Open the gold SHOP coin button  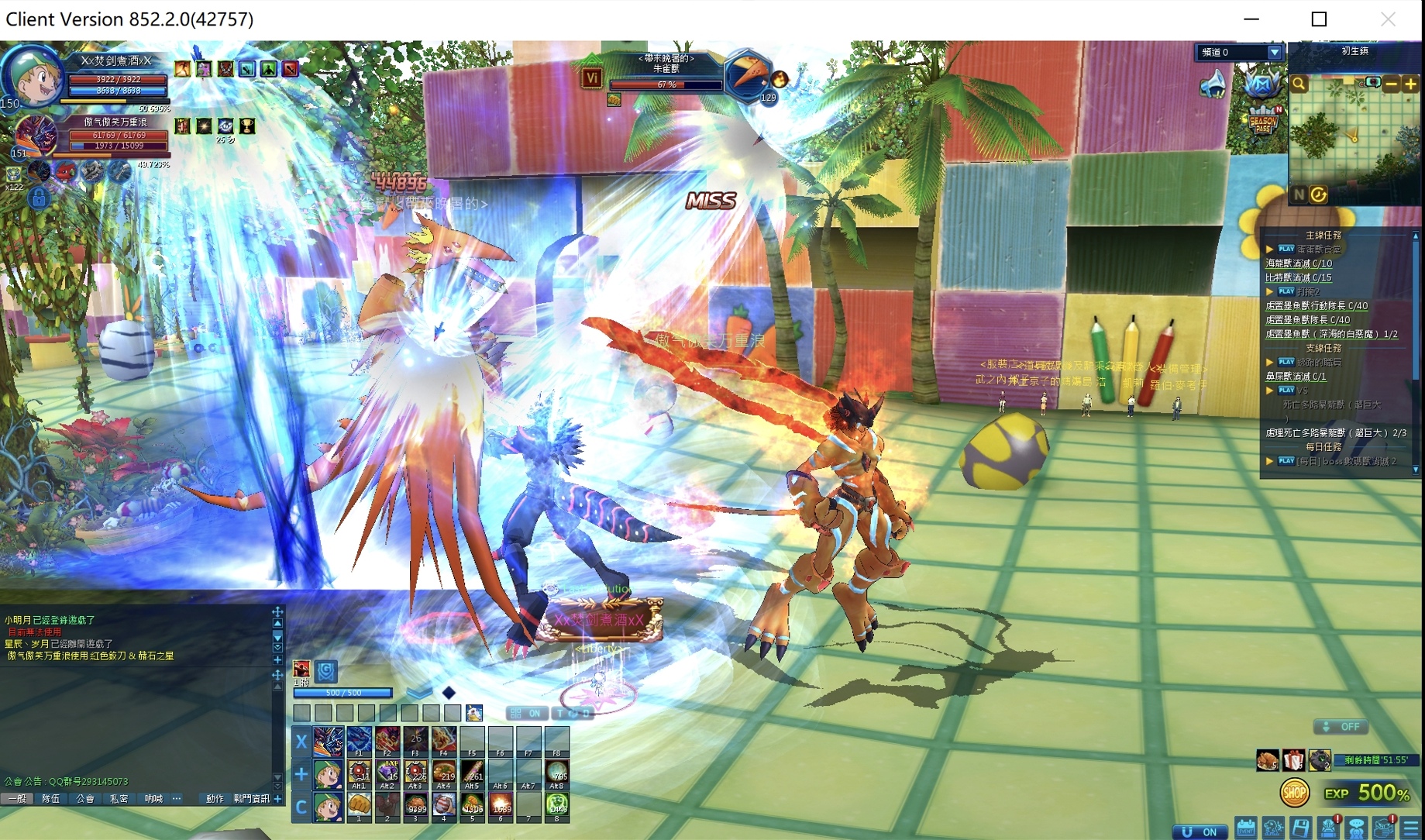coord(1294,793)
